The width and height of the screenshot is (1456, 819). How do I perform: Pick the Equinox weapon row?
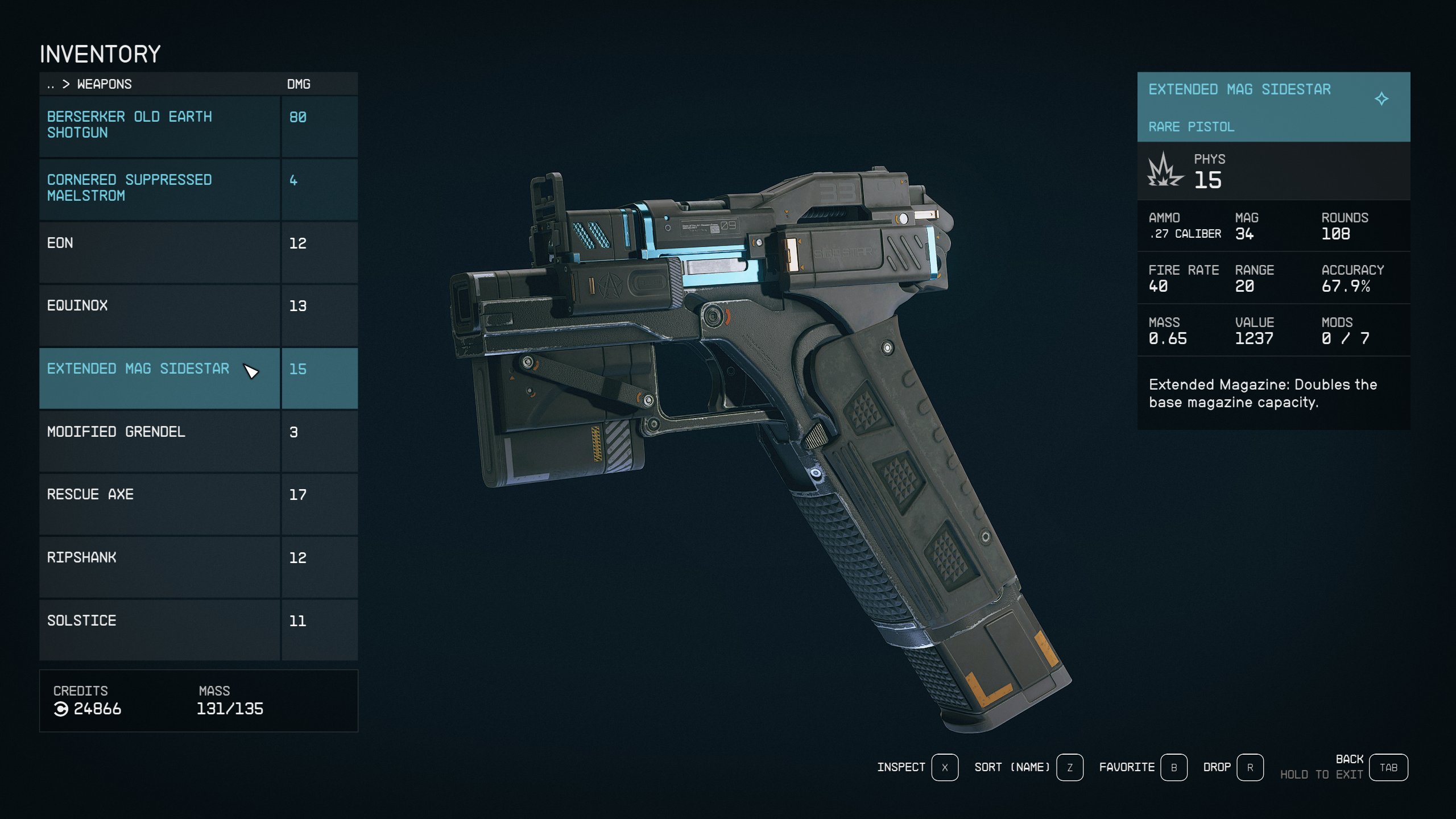tap(159, 314)
